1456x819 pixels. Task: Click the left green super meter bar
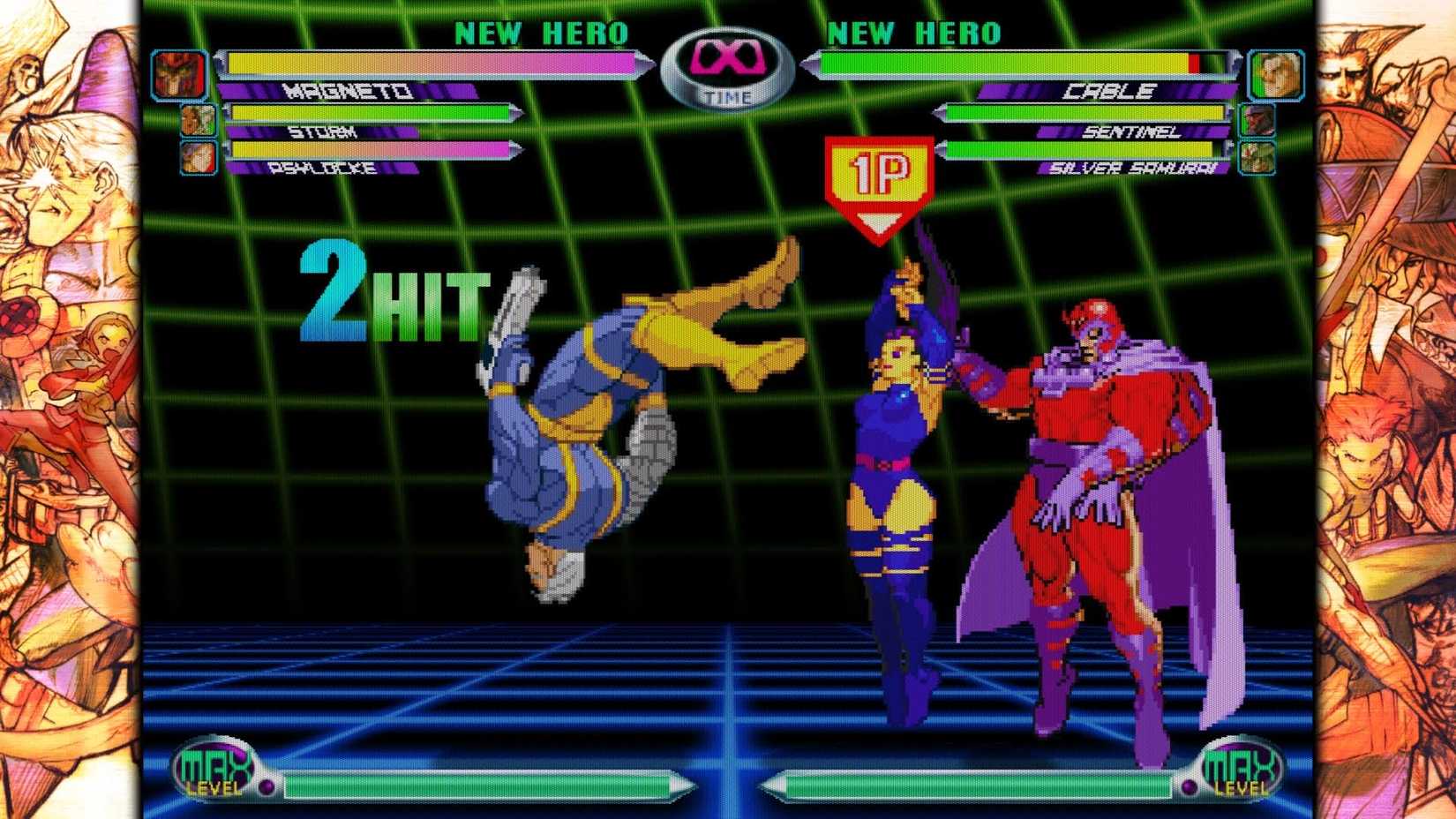pyautogui.click(x=477, y=781)
